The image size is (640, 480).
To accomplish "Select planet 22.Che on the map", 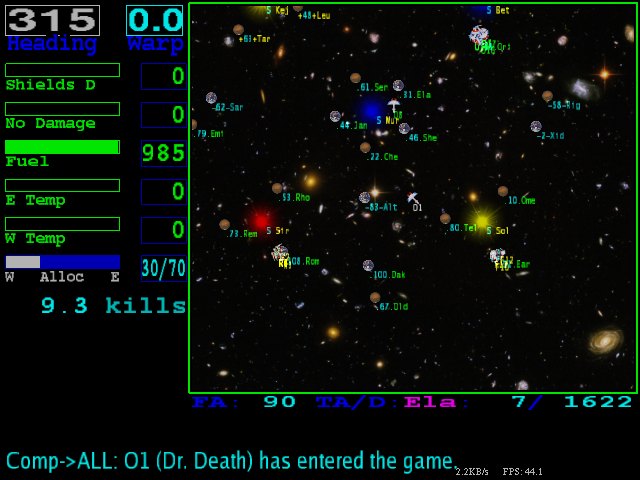I will click(365, 148).
